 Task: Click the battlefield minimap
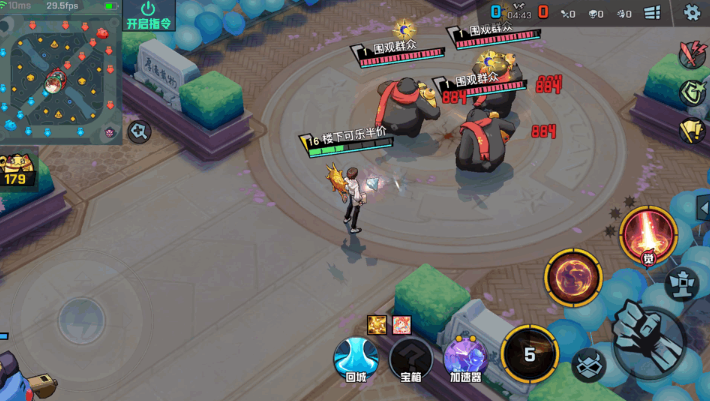click(x=60, y=76)
